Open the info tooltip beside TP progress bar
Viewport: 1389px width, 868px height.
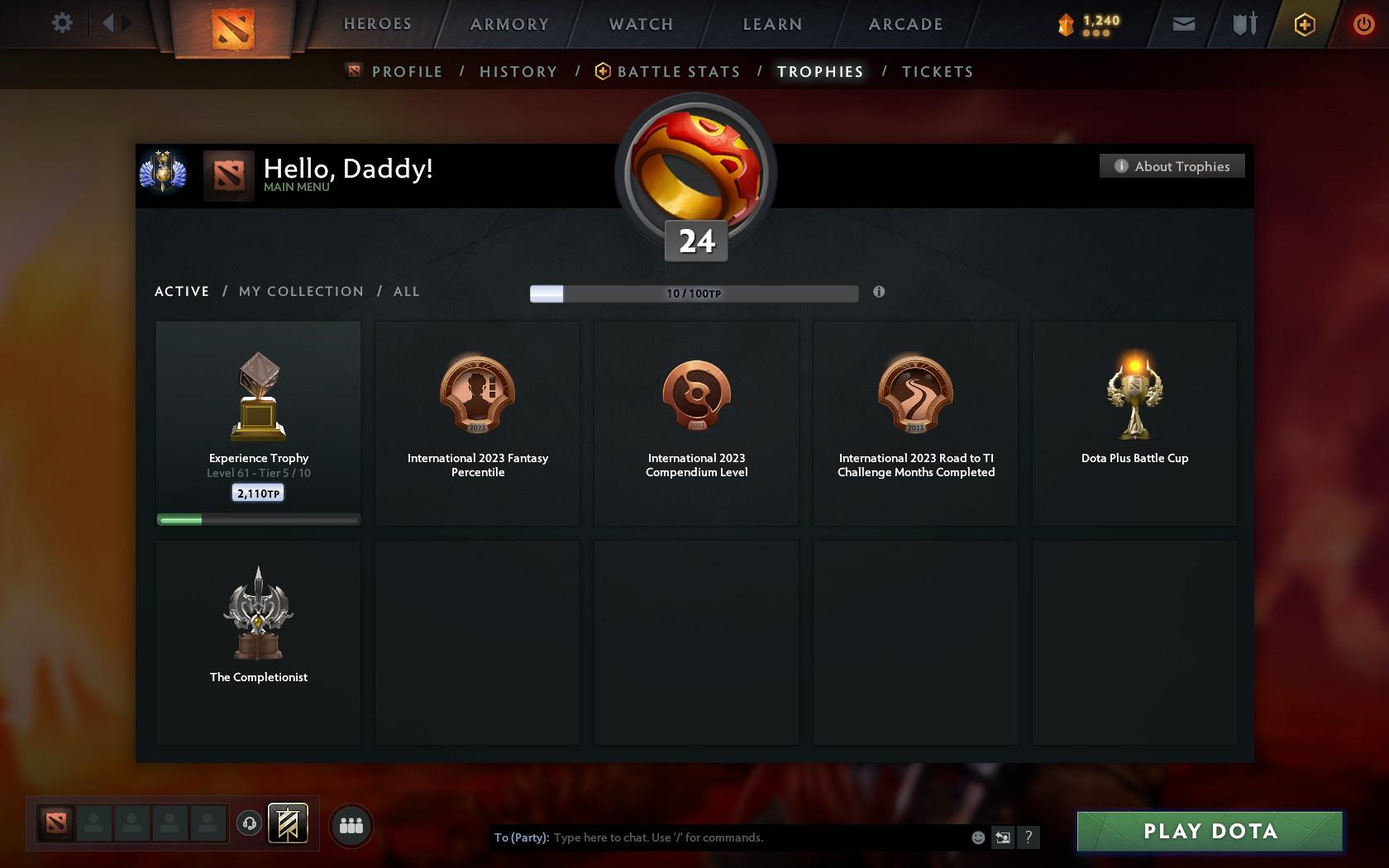pyautogui.click(x=879, y=292)
